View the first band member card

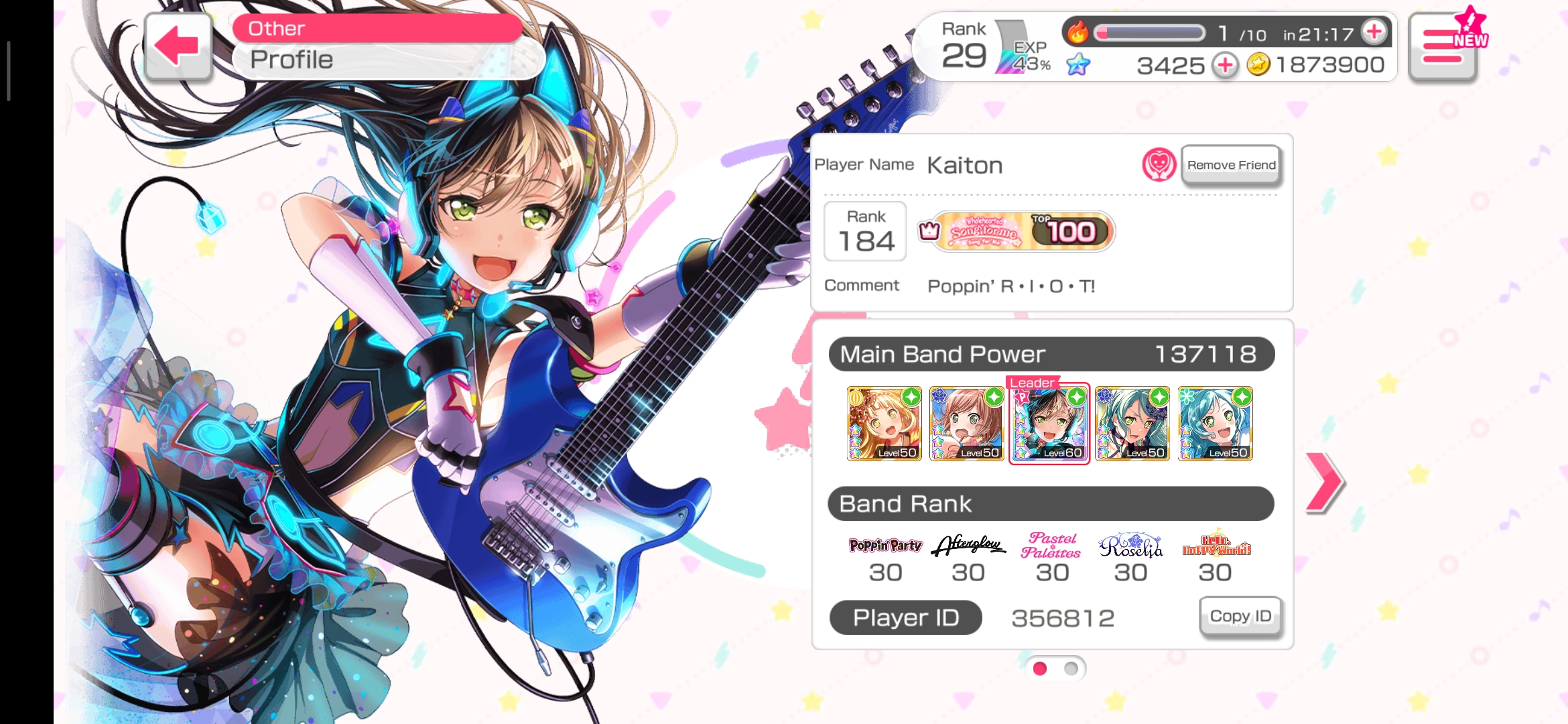tap(885, 424)
